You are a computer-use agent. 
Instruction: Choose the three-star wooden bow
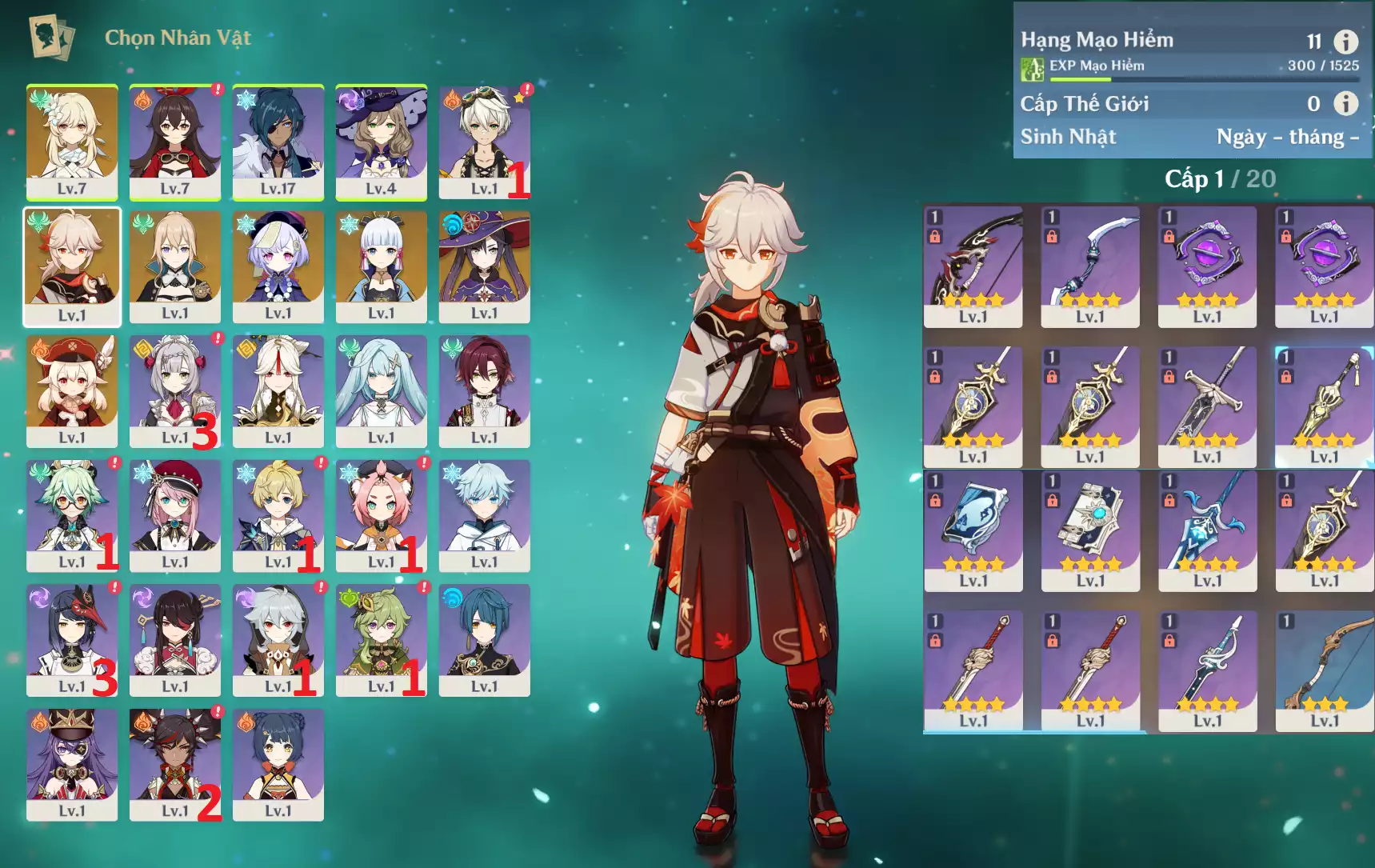click(x=1324, y=670)
